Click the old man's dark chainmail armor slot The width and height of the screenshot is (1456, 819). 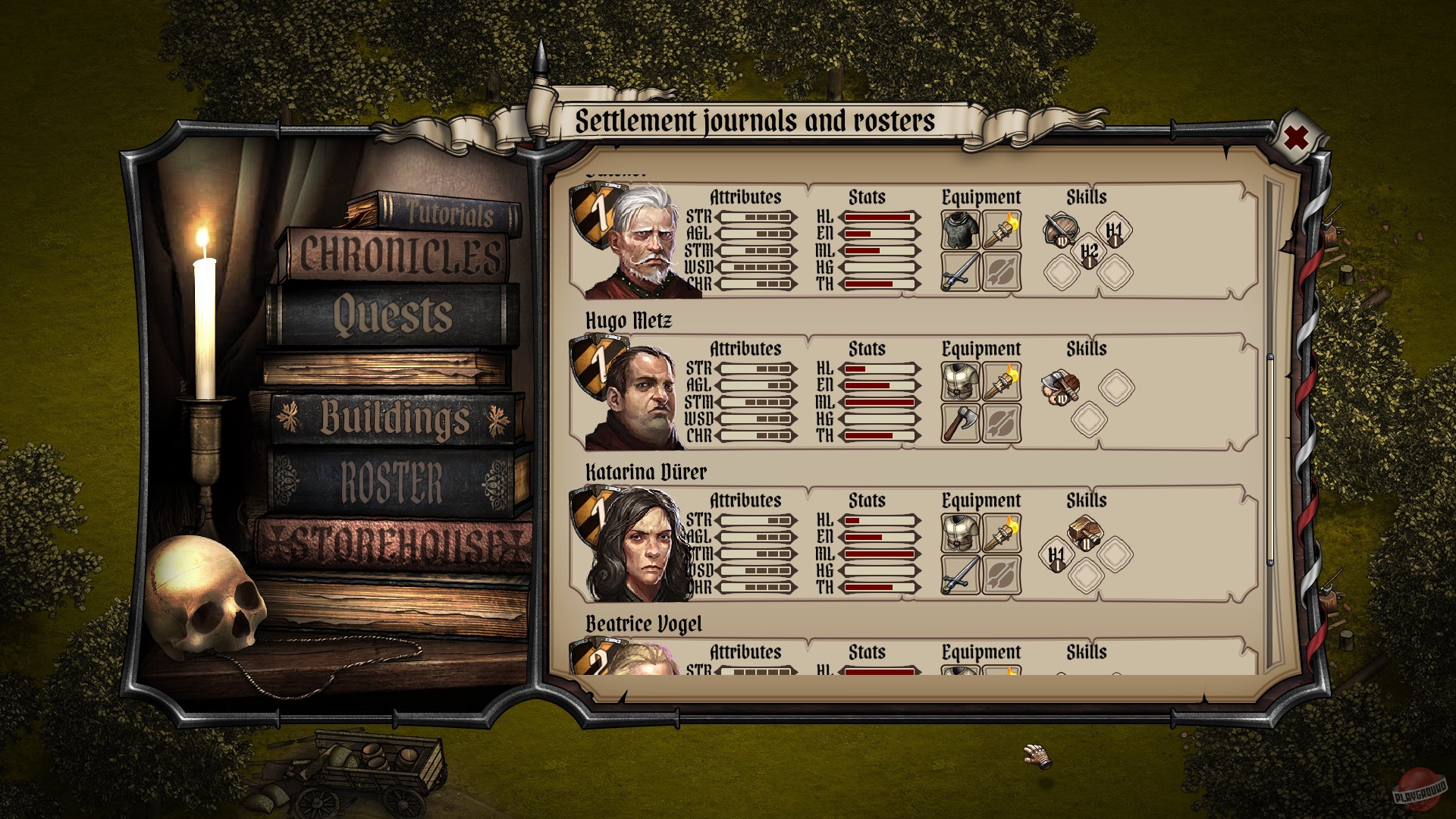[x=960, y=230]
